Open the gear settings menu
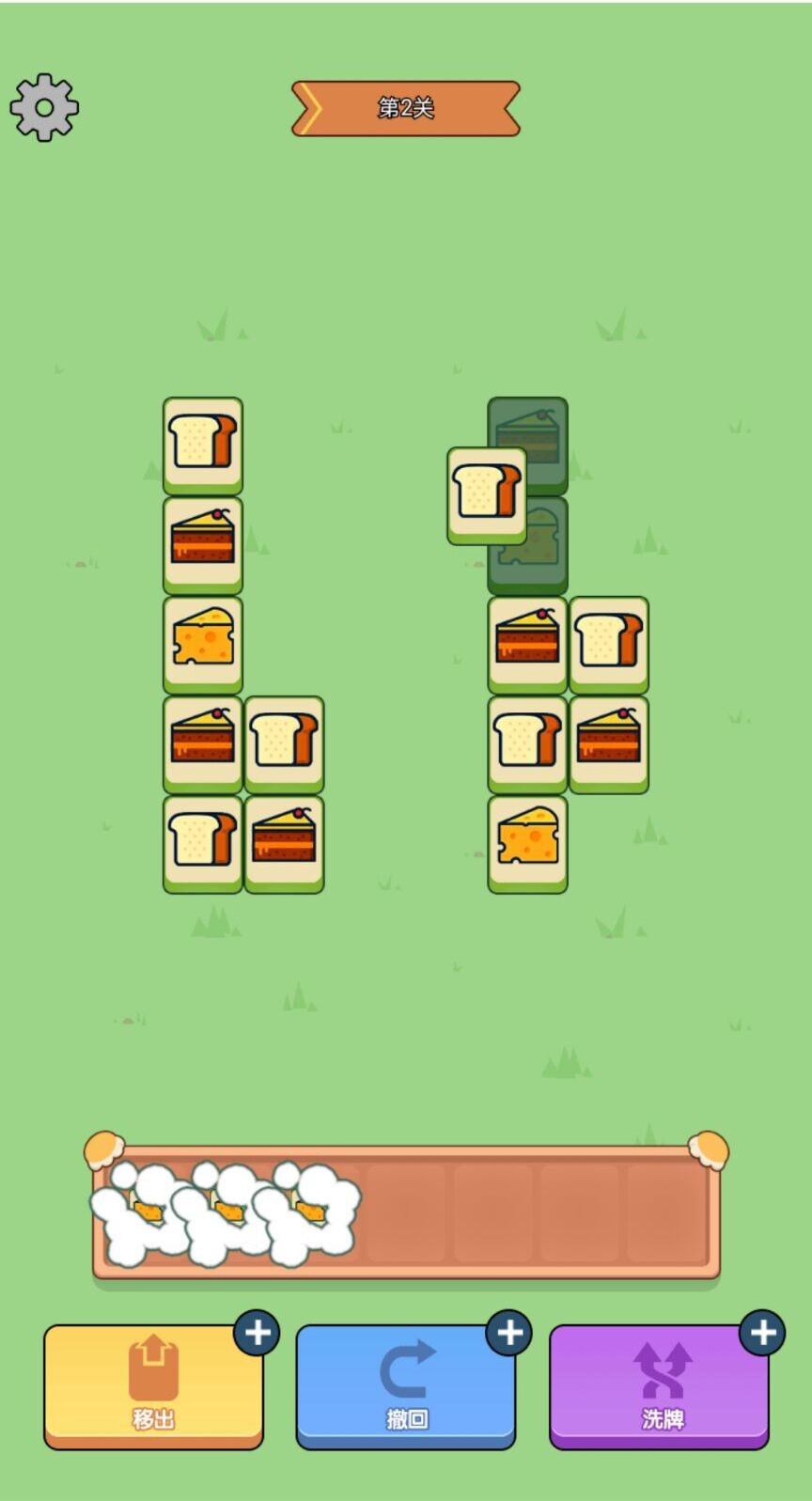812x1501 pixels. 44,108
